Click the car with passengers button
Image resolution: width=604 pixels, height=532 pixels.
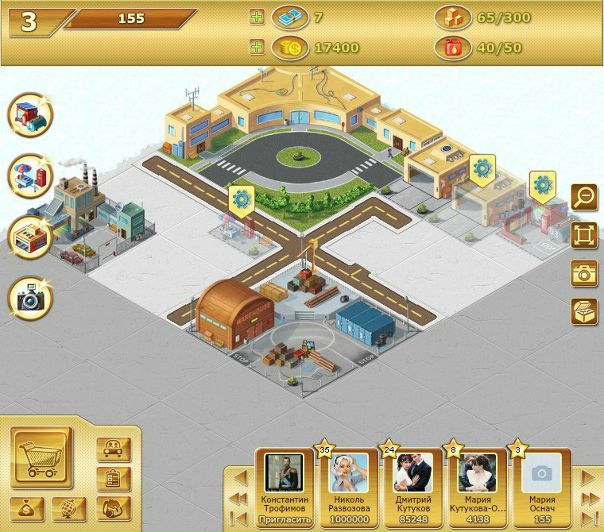click(115, 450)
